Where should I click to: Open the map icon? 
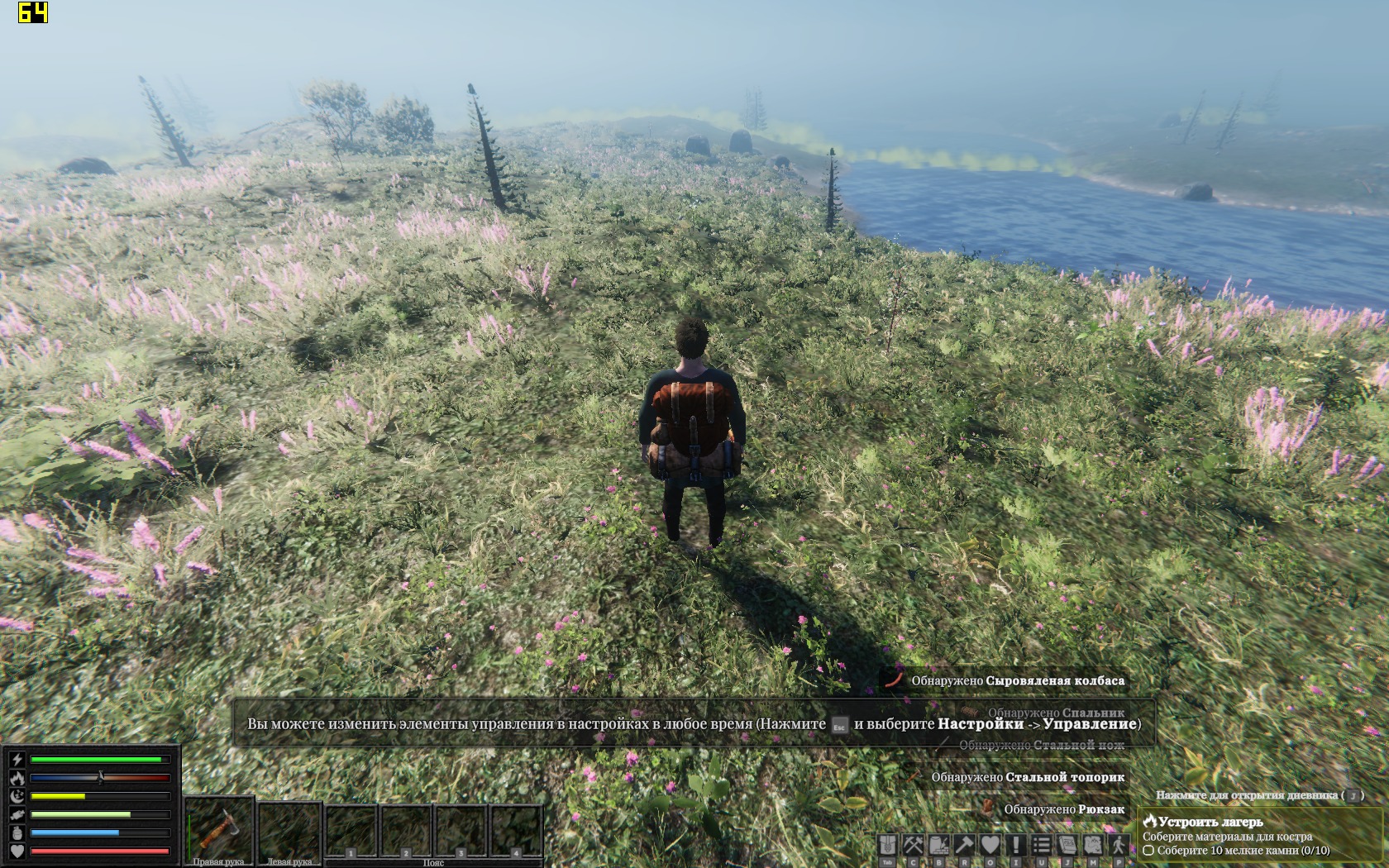[x=1093, y=845]
